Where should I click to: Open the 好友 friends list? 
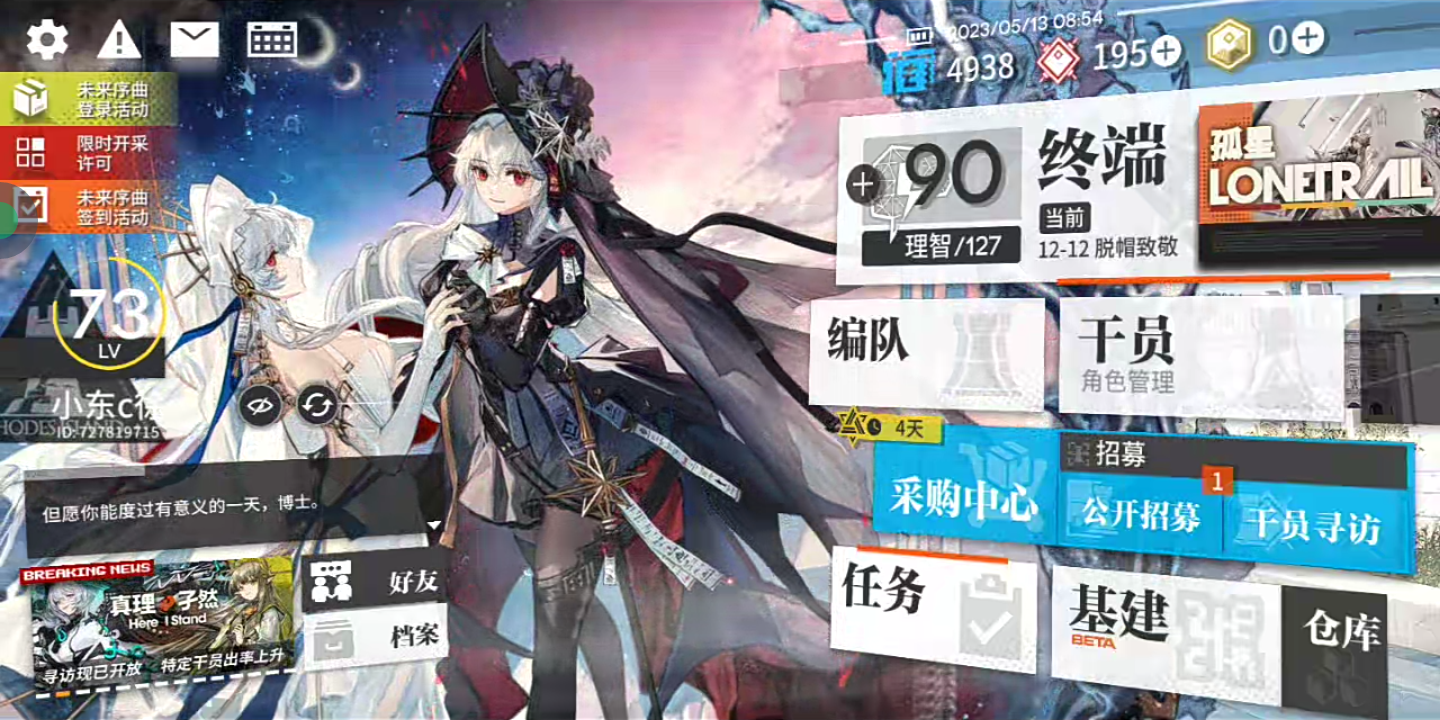(375, 581)
